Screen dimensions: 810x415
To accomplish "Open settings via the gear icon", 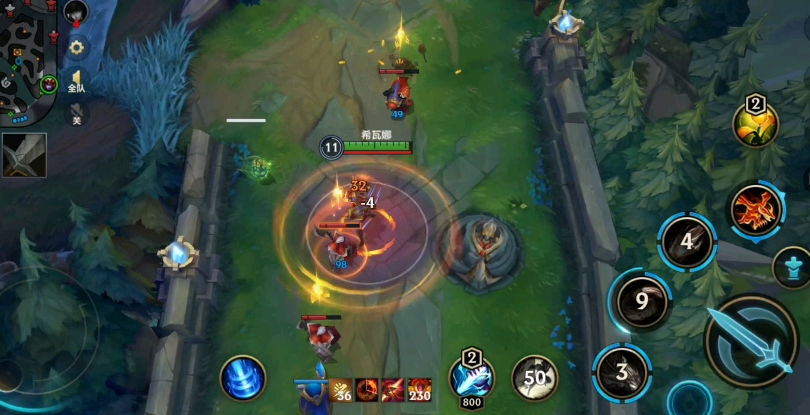I will [76, 46].
